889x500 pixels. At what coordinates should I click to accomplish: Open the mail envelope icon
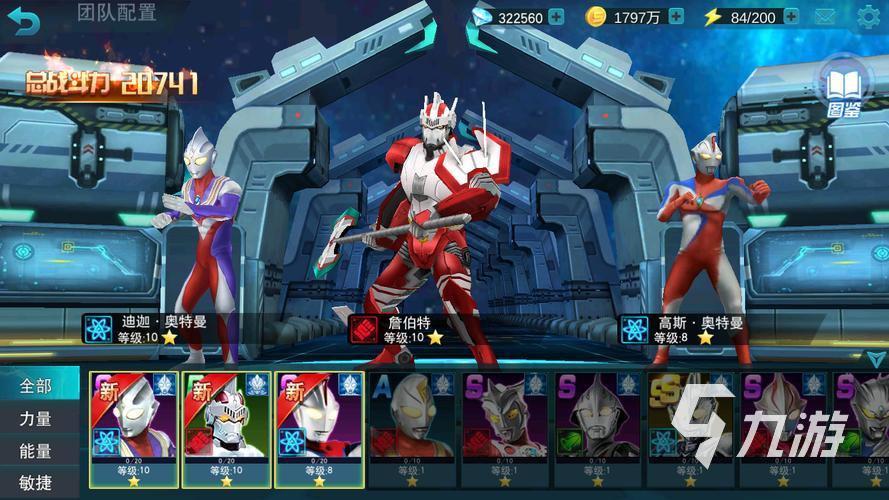pos(824,17)
